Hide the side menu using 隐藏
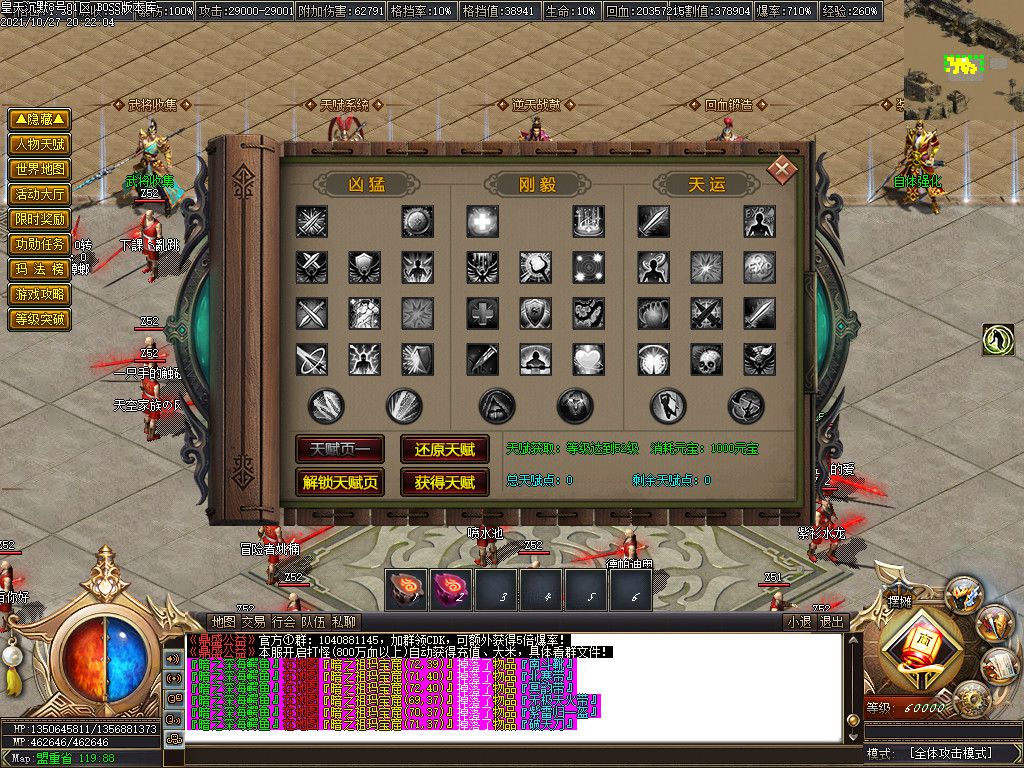Viewport: 1024px width, 768px height. click(x=40, y=119)
